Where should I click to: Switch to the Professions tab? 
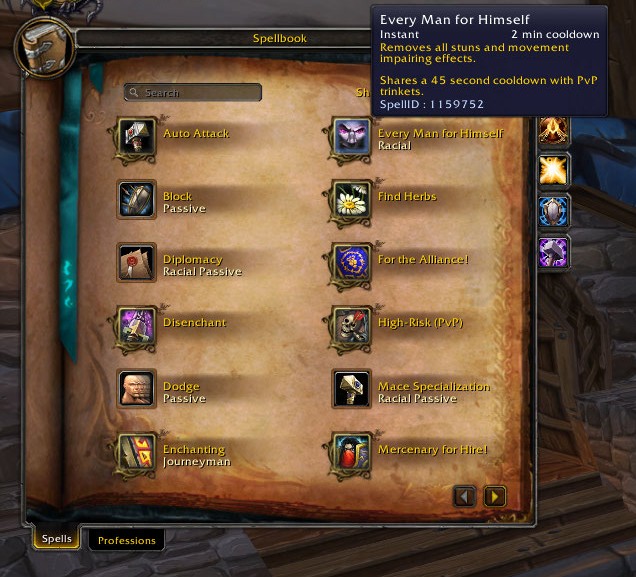pyautogui.click(x=126, y=540)
